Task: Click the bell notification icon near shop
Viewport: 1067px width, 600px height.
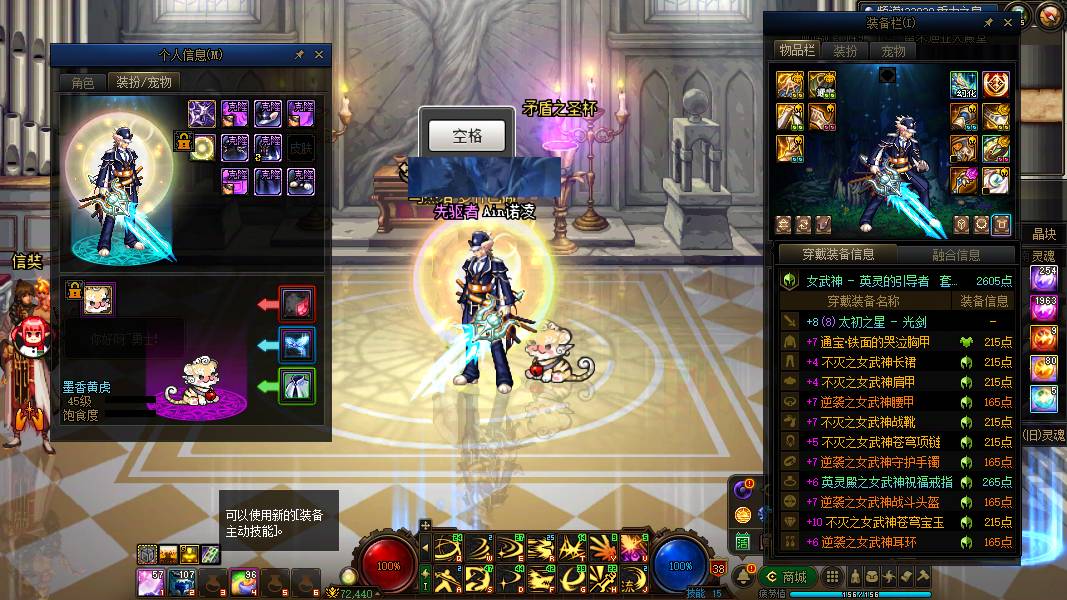Action: [x=747, y=577]
